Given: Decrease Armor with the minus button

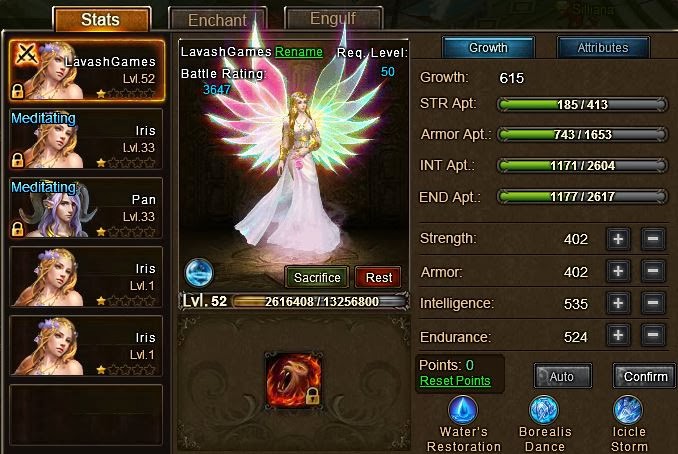Looking at the screenshot, I should [651, 271].
